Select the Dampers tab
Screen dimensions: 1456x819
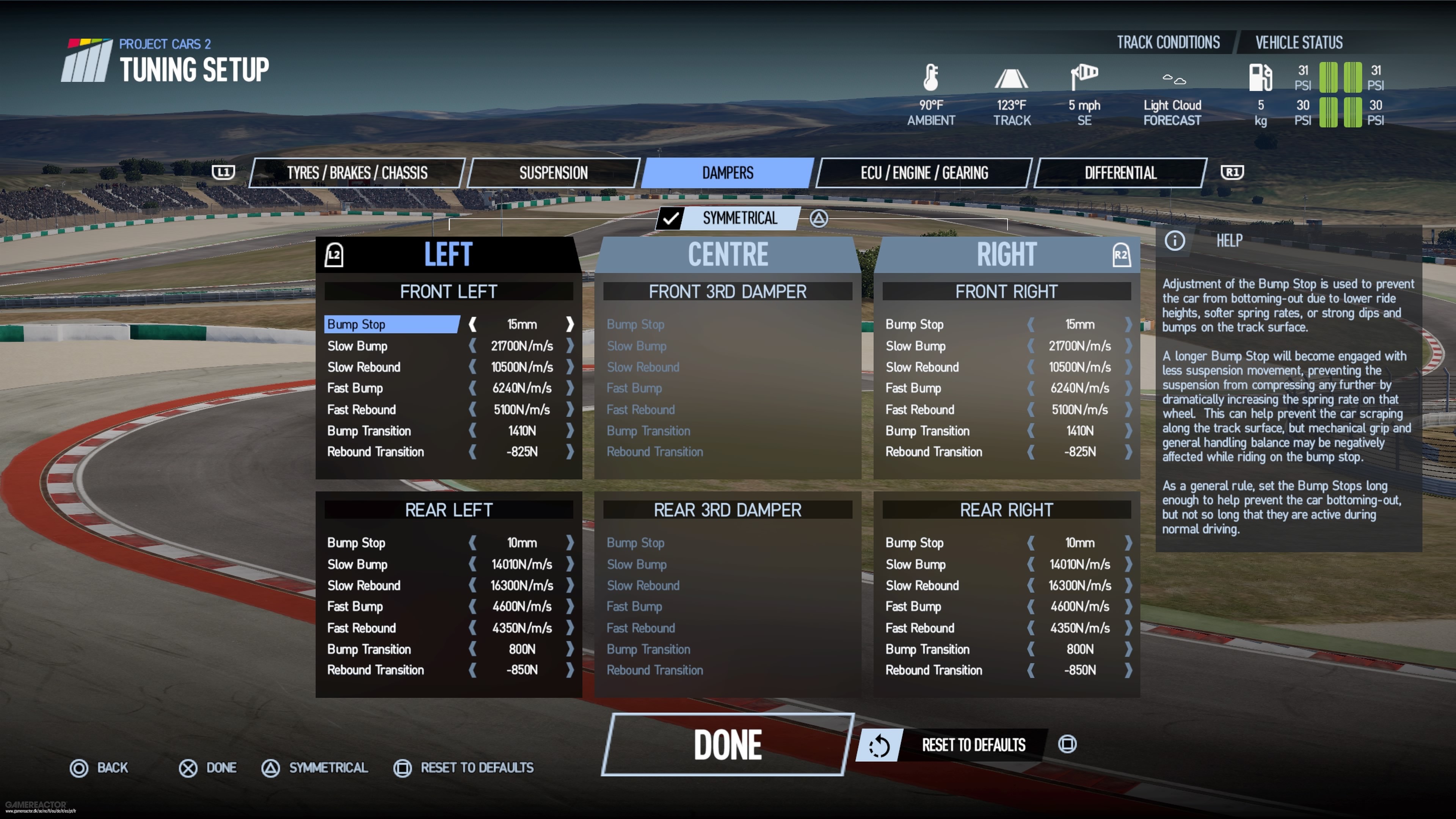[728, 173]
